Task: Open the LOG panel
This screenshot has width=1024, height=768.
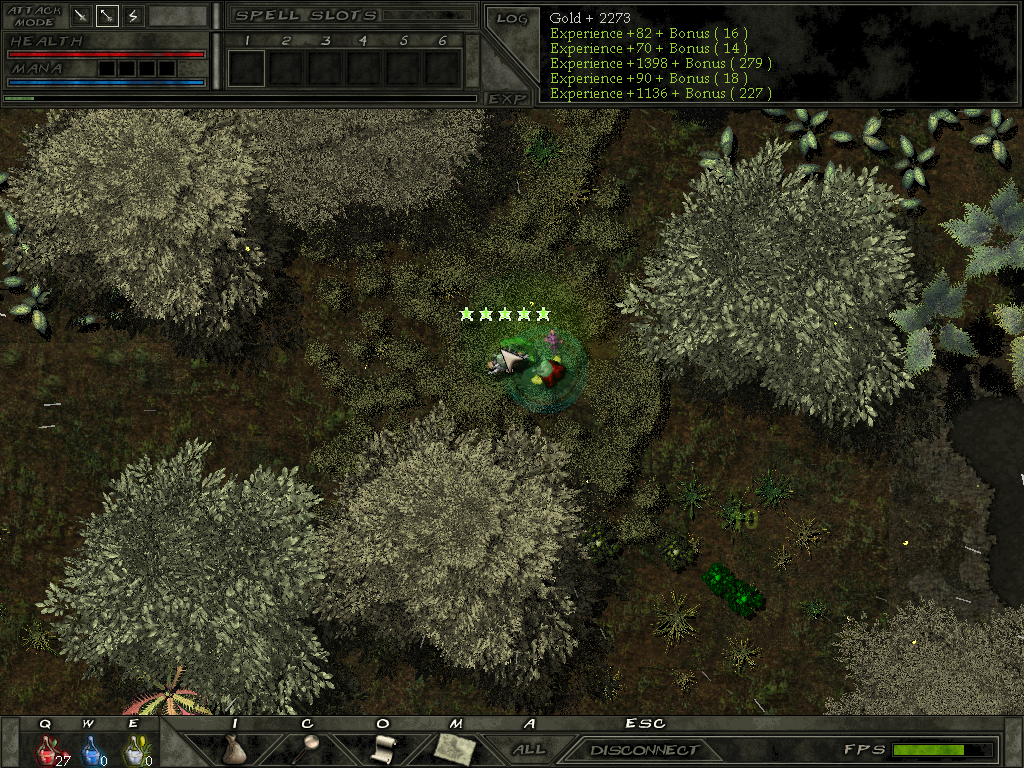Action: pyautogui.click(x=511, y=18)
